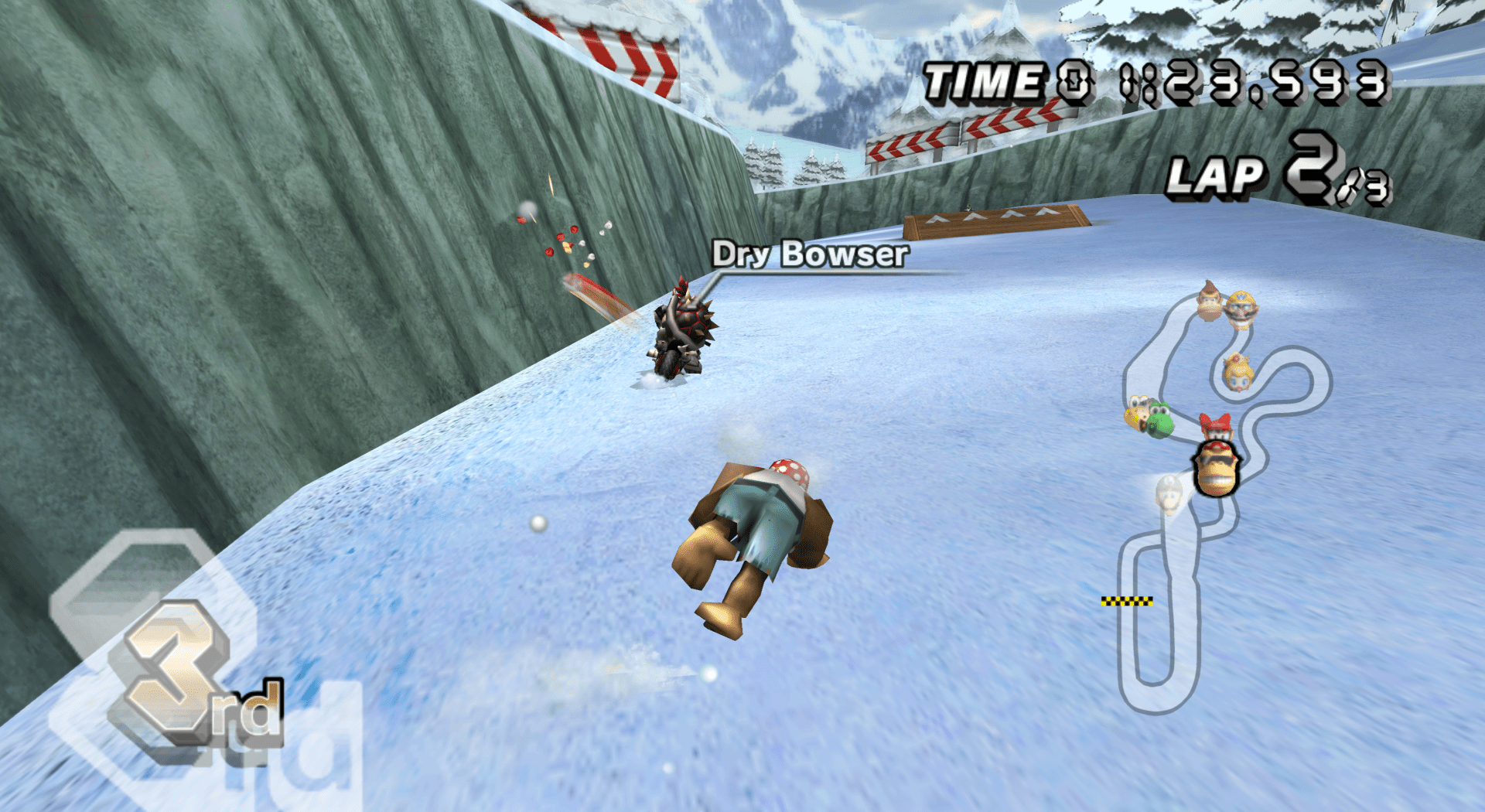Select Funky Kong's outlined minimap icon
Viewport: 1485px width, 812px height.
pos(1217,468)
